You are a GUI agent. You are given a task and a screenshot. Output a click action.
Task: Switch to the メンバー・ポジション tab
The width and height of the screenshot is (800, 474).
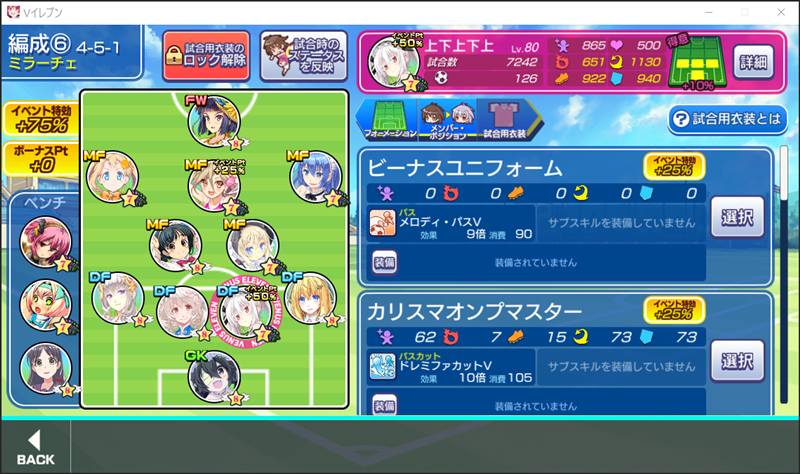click(x=445, y=120)
